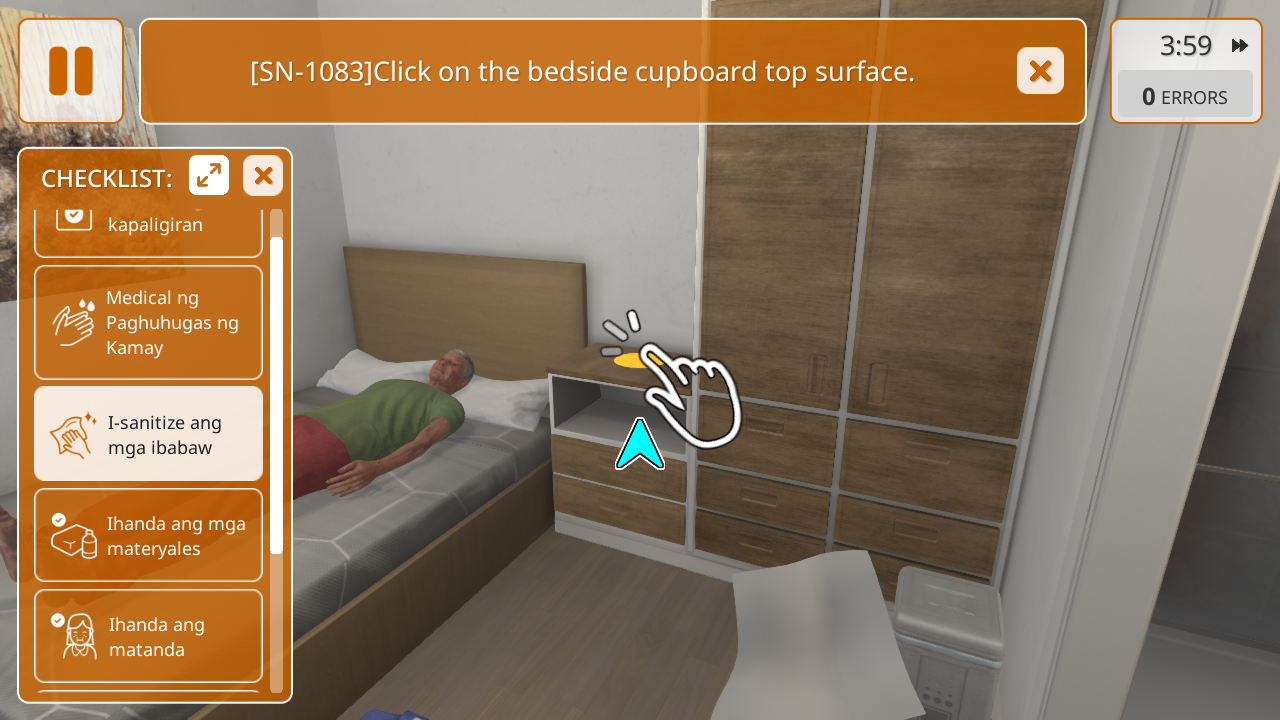
Task: Fast-forward the timer
Action: [x=1240, y=46]
